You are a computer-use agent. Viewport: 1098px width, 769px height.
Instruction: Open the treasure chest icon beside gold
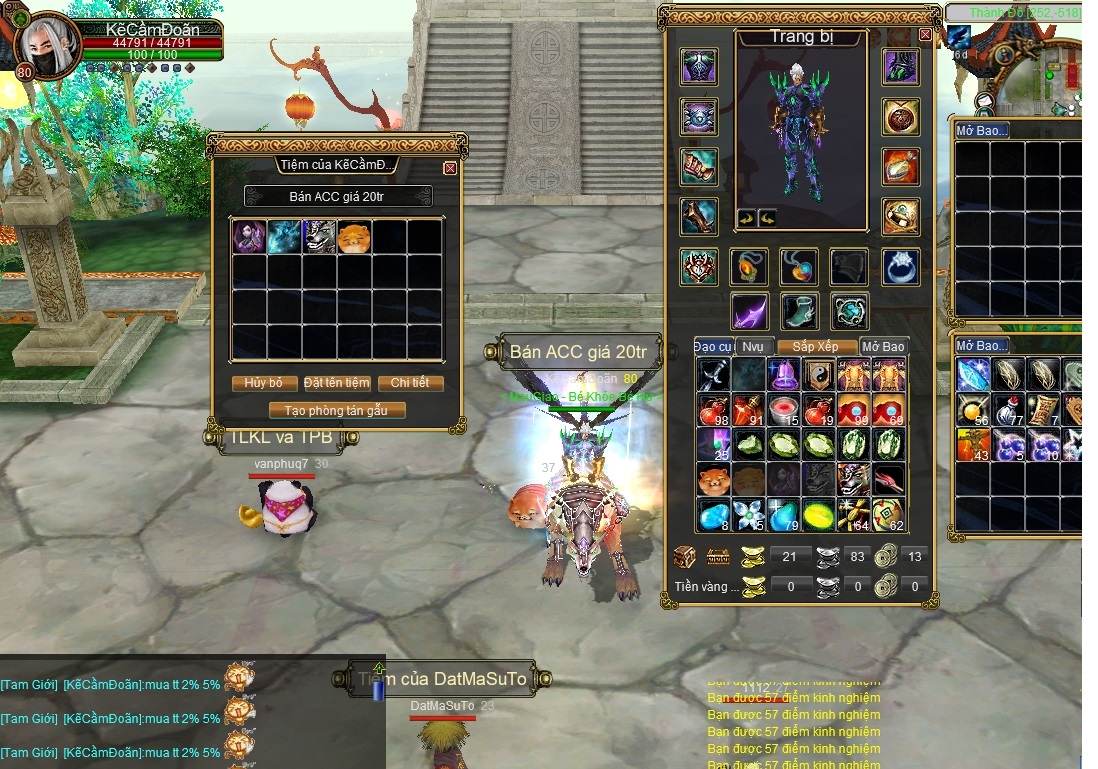[685, 557]
